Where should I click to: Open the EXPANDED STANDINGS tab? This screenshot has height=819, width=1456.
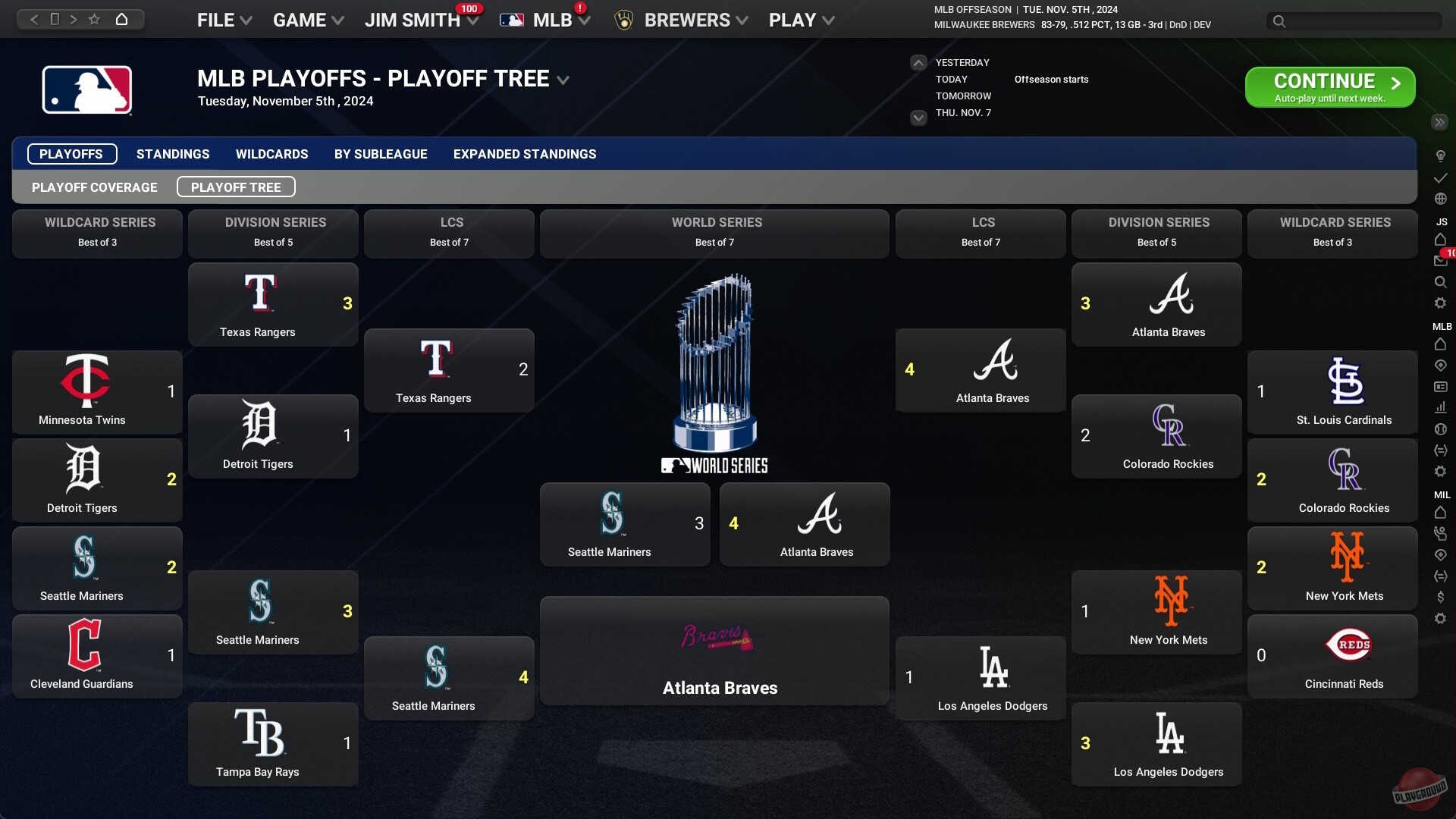(x=524, y=154)
